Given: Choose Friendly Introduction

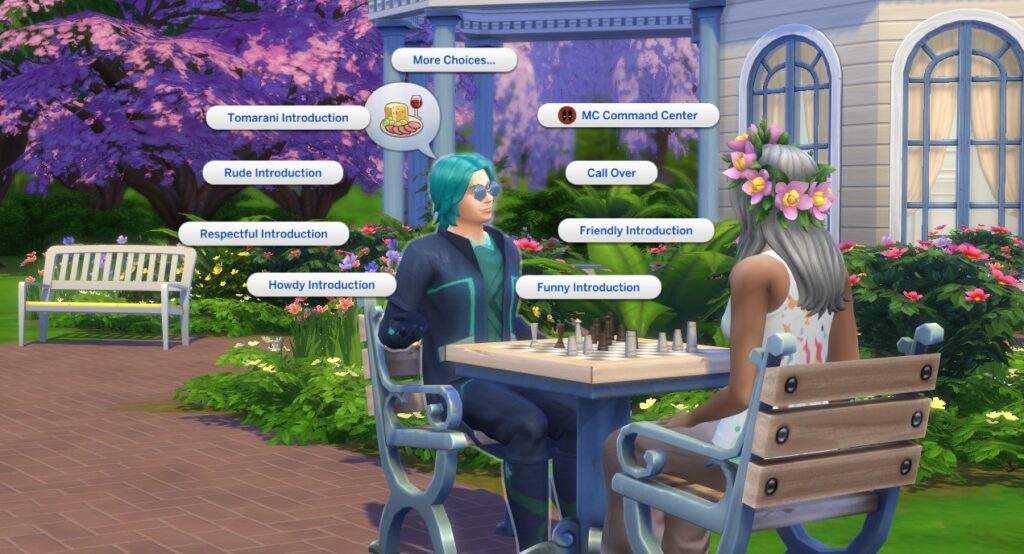Looking at the screenshot, I should 635,231.
